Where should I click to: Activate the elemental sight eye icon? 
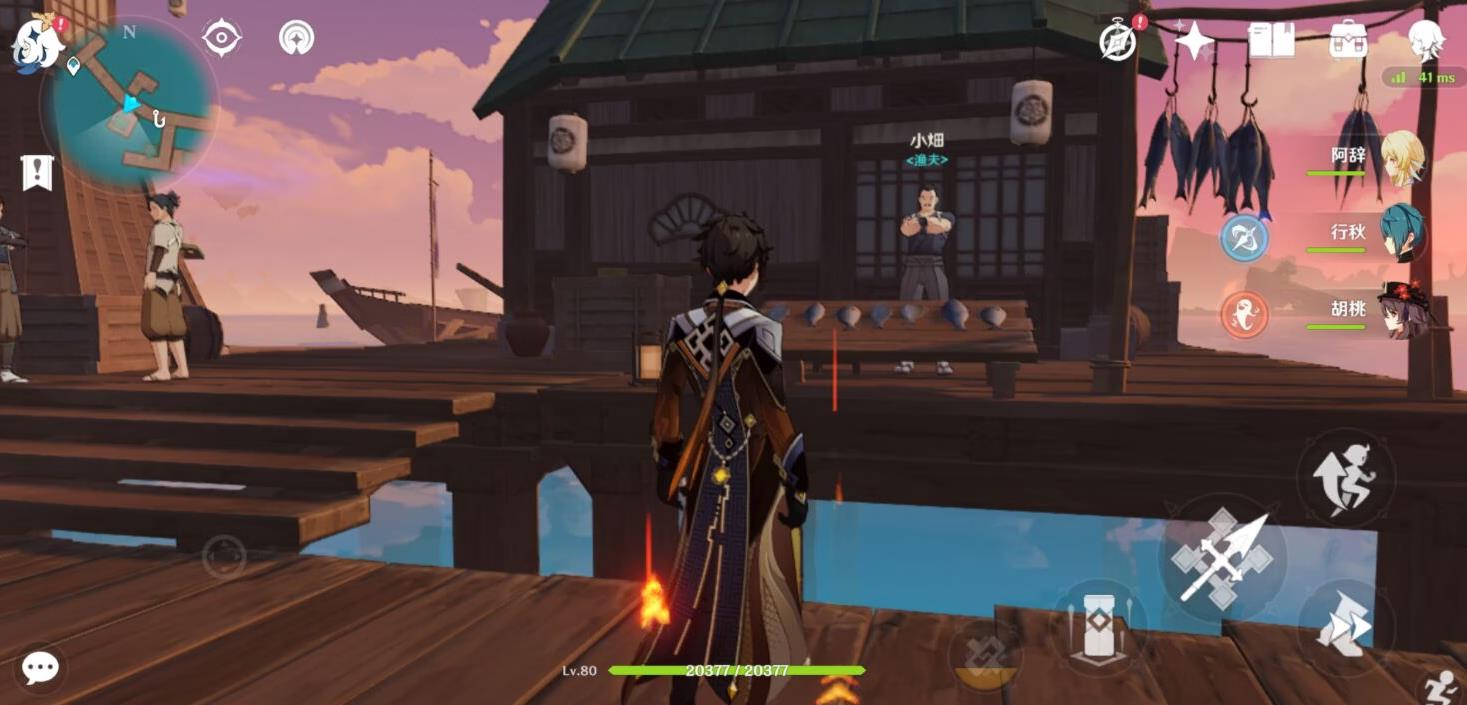tap(221, 38)
